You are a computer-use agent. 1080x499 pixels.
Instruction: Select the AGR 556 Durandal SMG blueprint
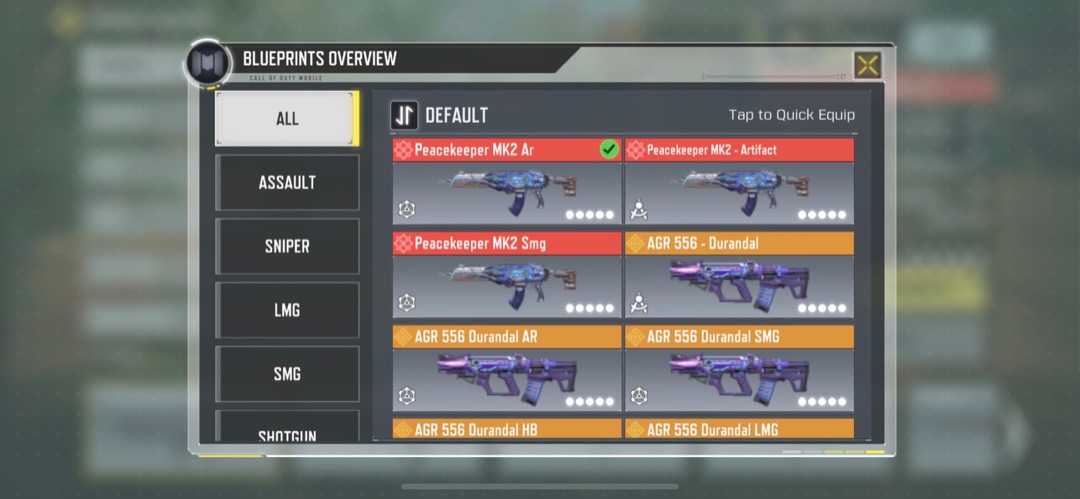739,368
